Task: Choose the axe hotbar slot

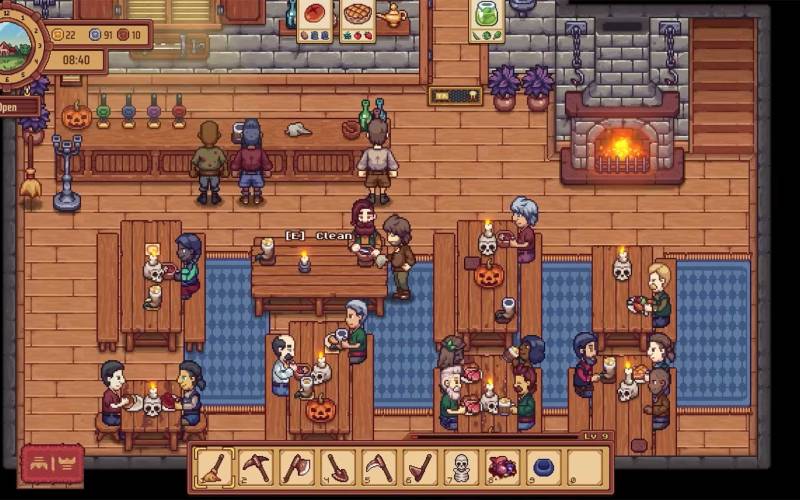Action: 298,467
